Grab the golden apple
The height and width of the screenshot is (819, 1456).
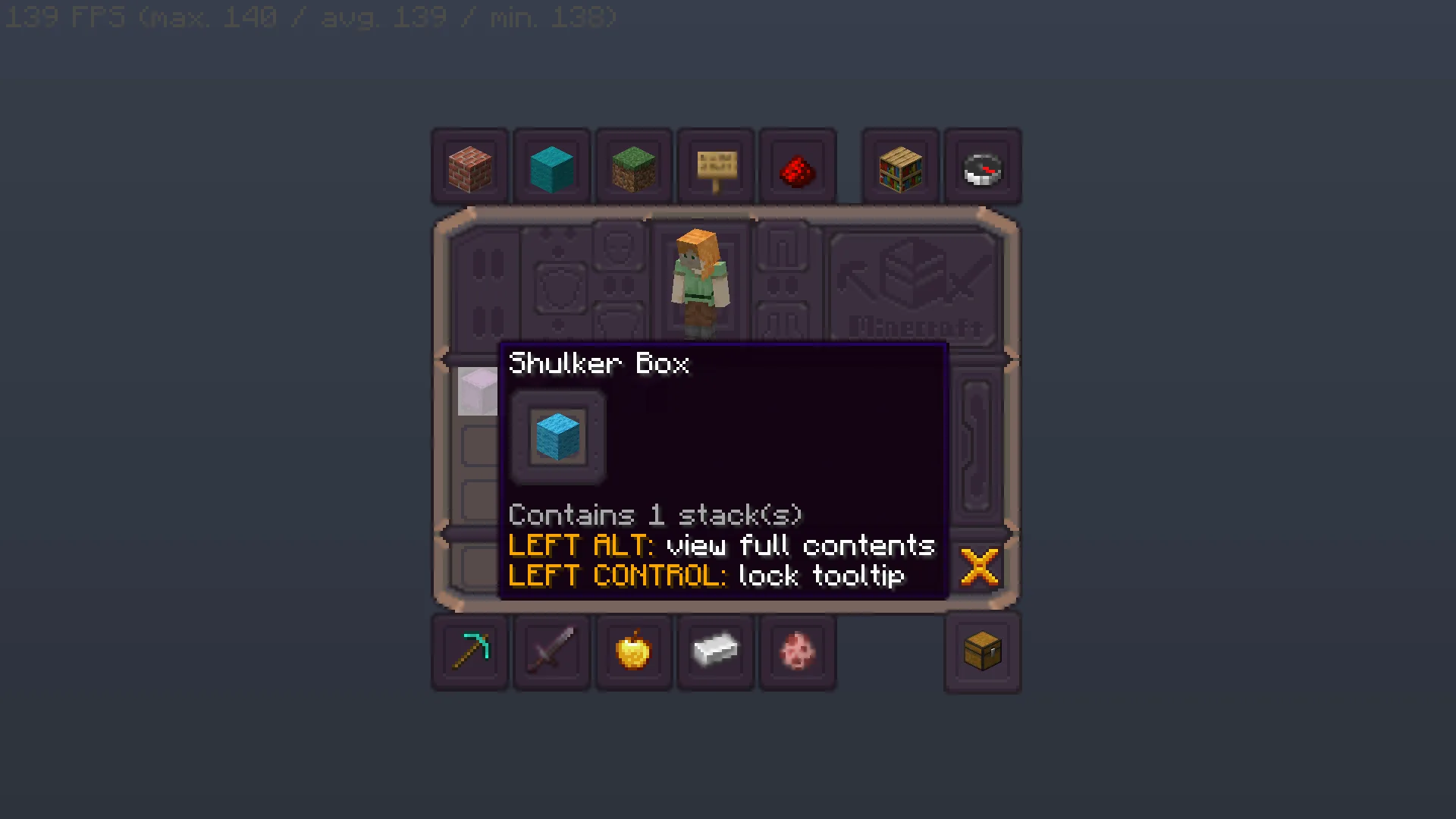point(633,652)
